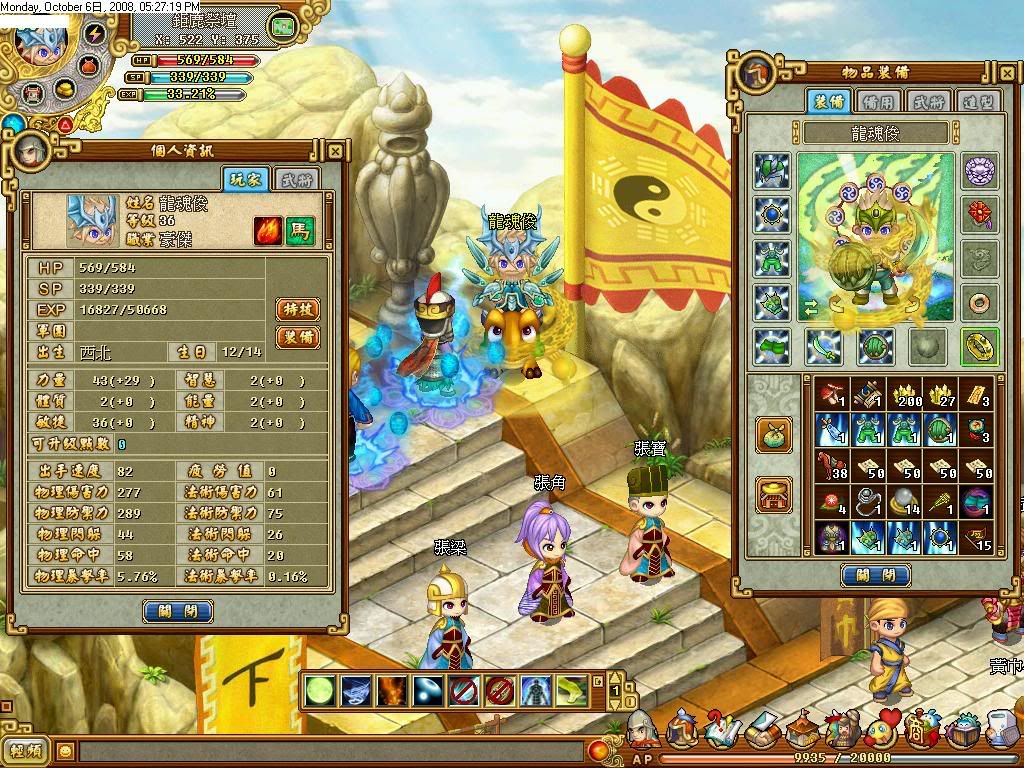Activate the green orb hotbar skill
The width and height of the screenshot is (1024, 768).
pos(320,690)
